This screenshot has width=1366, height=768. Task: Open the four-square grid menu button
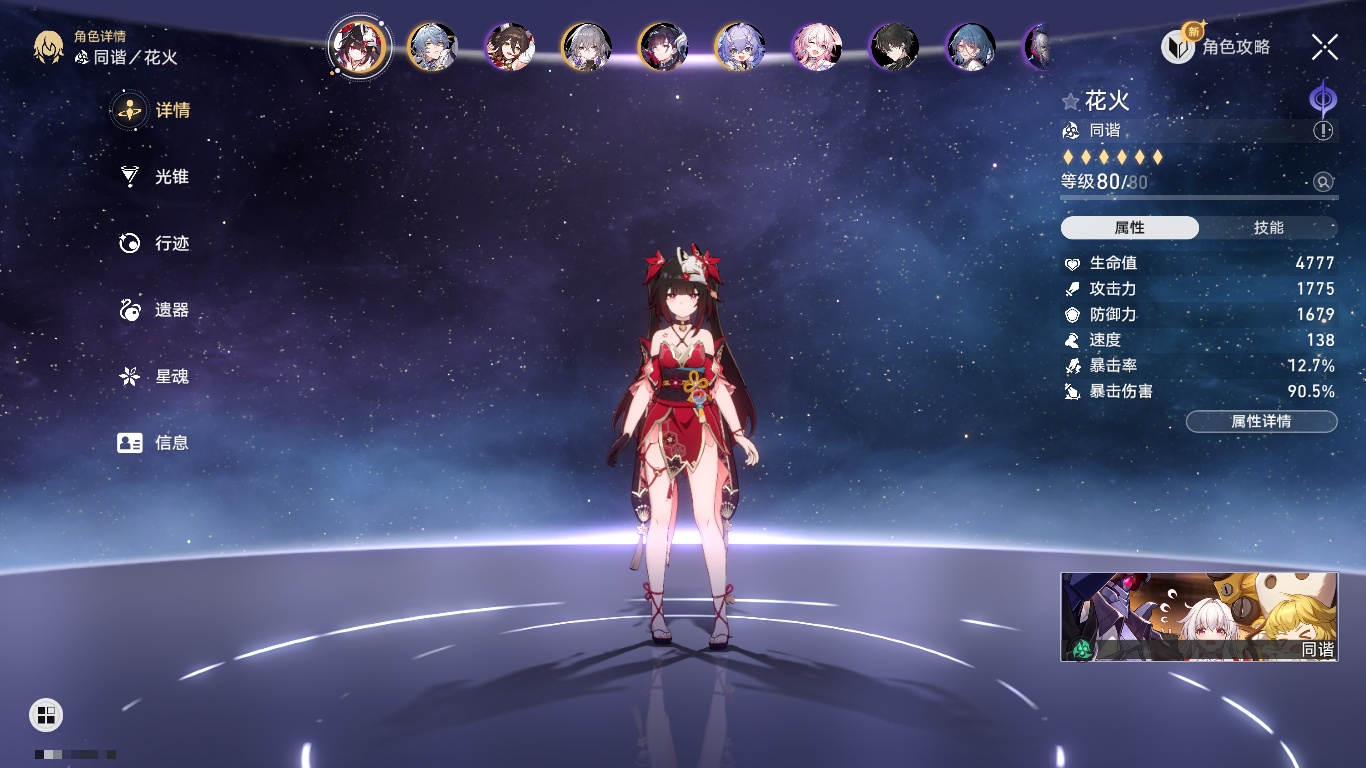pos(46,714)
